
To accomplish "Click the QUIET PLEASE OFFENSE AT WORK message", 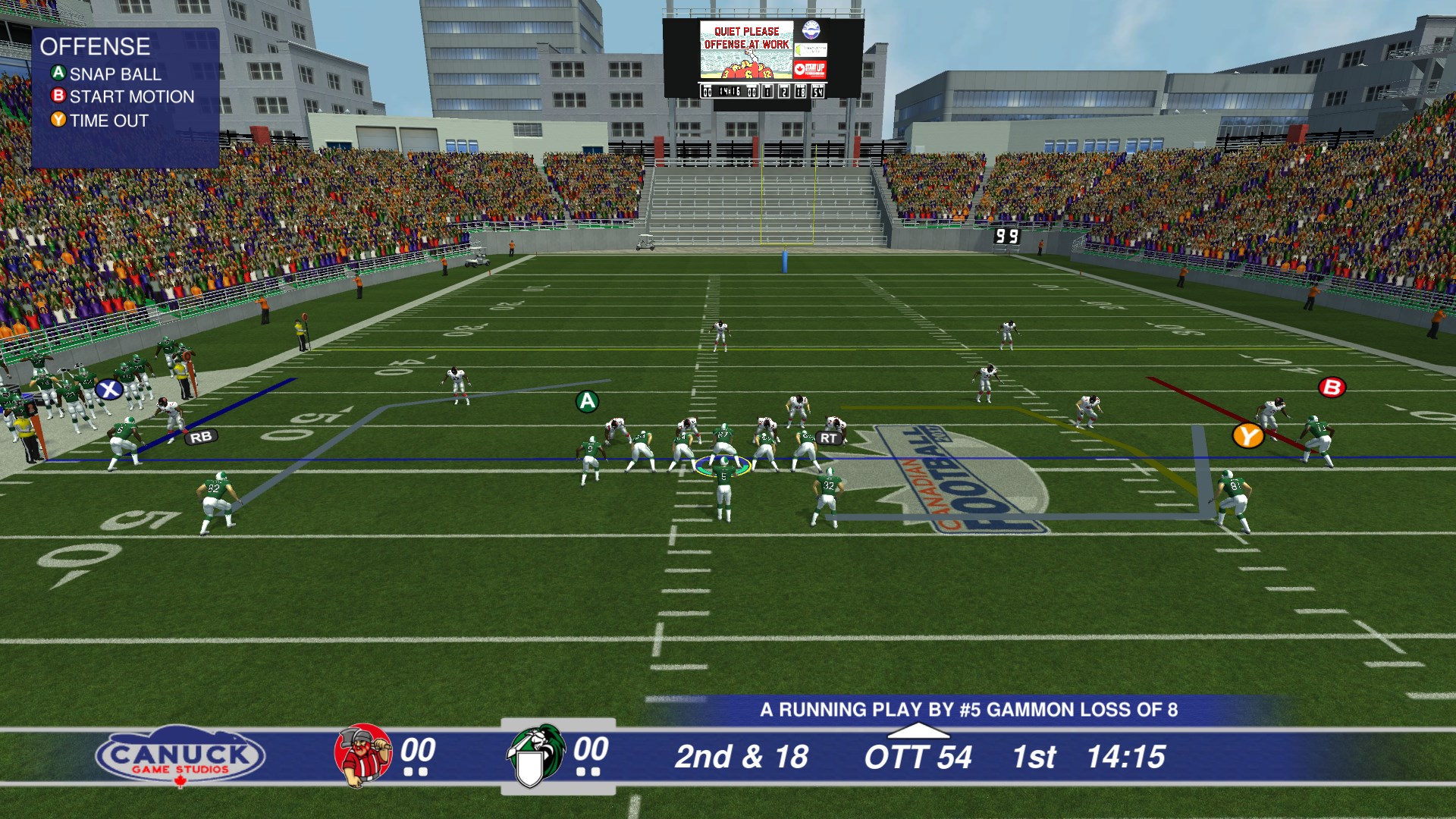I will [x=746, y=36].
